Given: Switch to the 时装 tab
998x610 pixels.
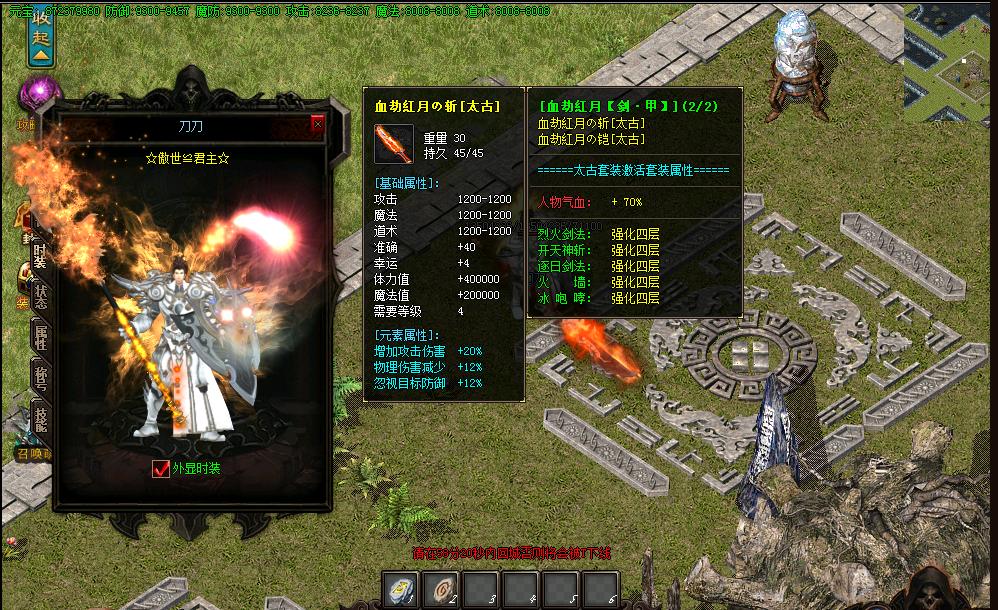Looking at the screenshot, I should [x=40, y=253].
